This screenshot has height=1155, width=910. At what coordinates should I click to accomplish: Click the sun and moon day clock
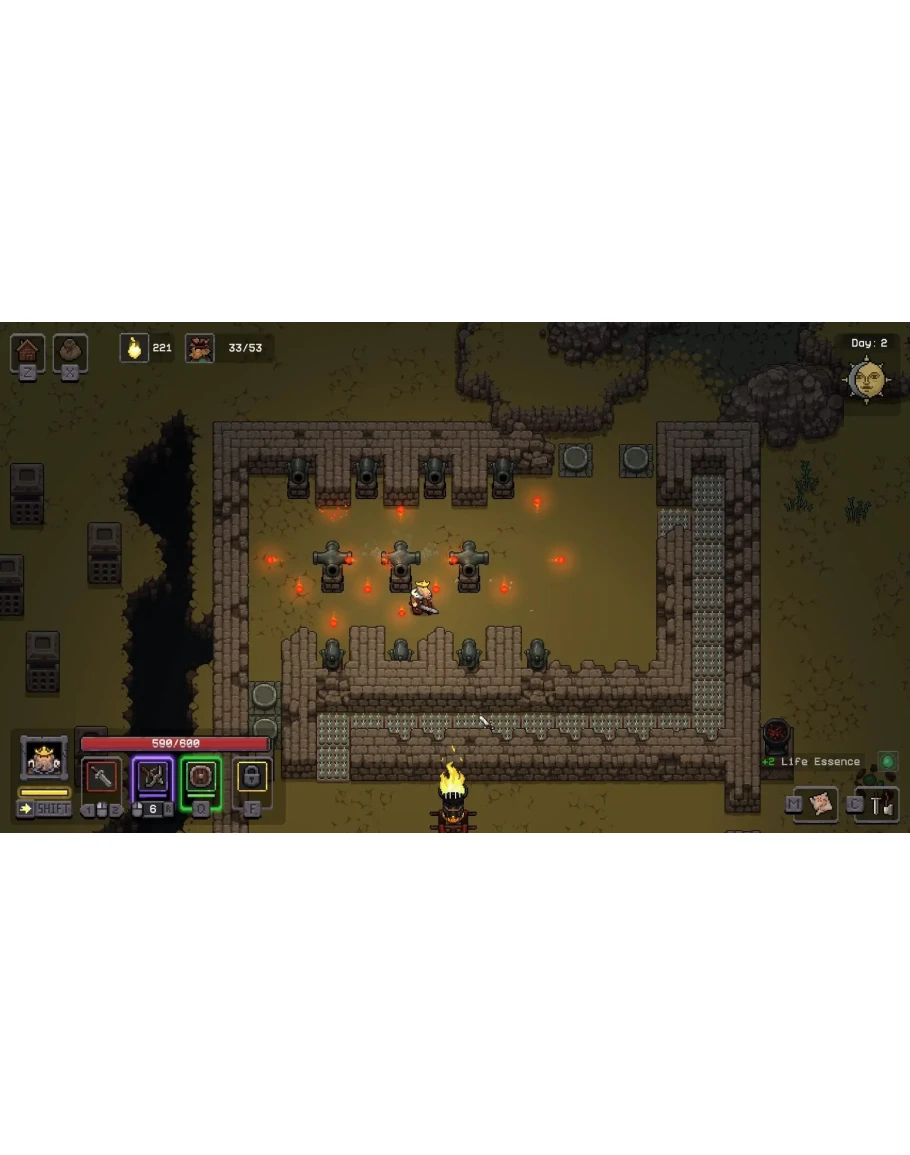click(867, 380)
